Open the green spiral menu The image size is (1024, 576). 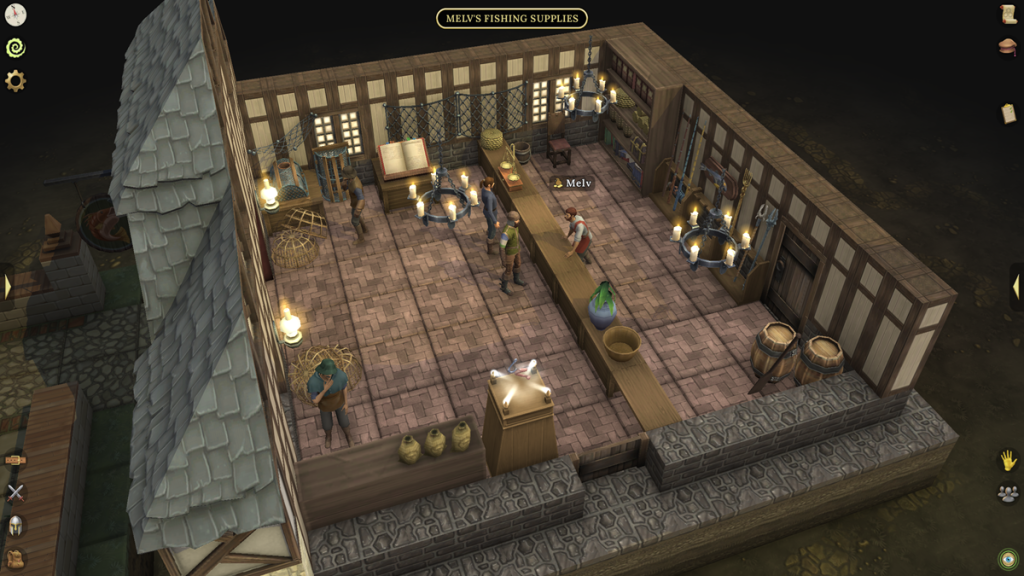click(x=15, y=47)
